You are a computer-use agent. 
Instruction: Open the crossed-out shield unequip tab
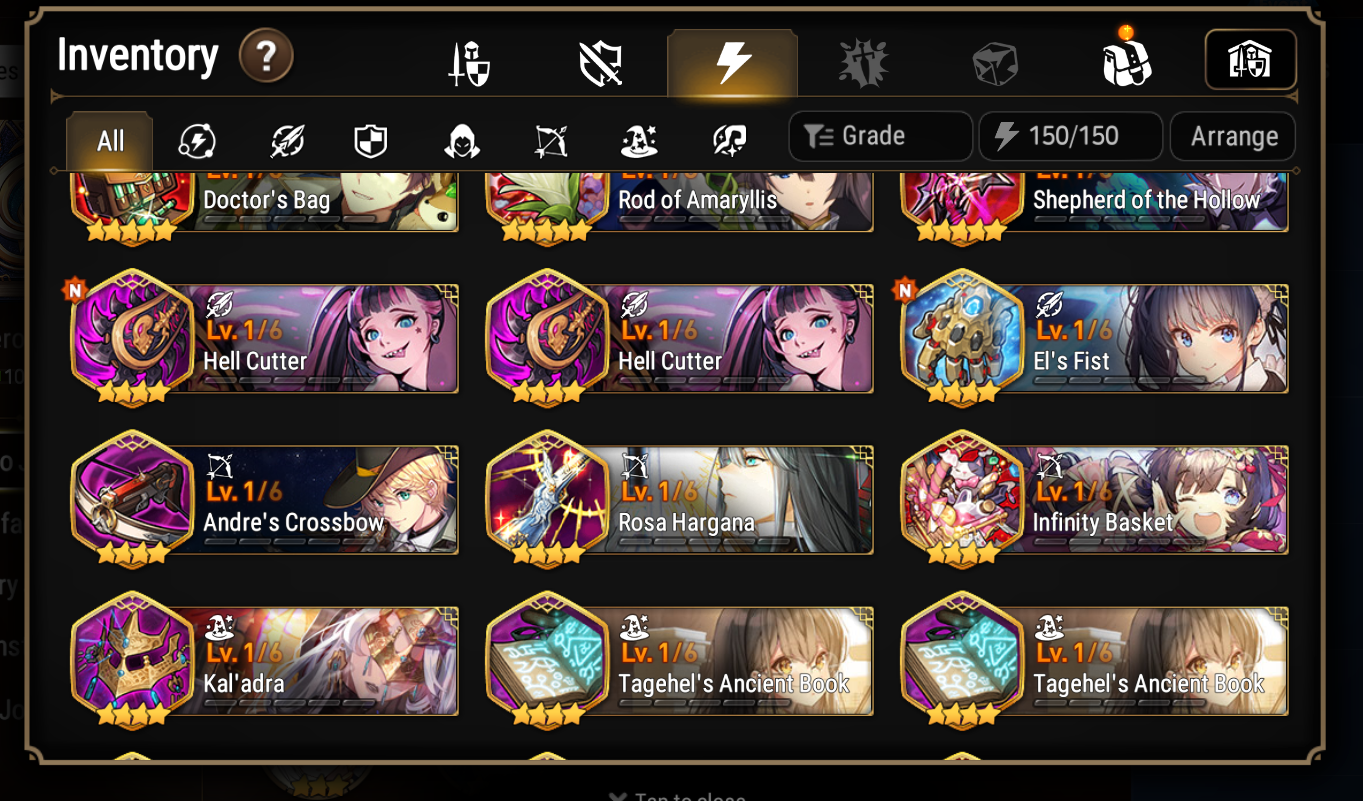(600, 60)
